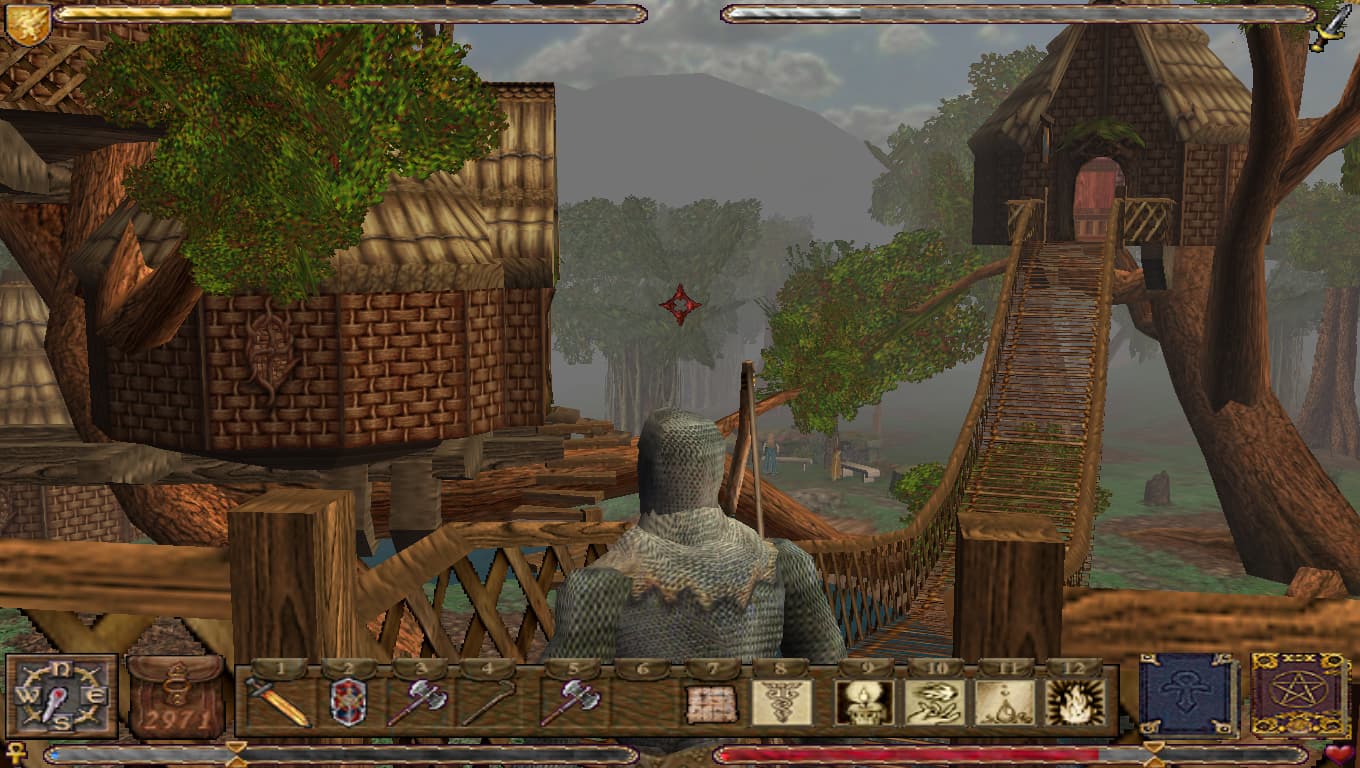Select the flaming sword in slot 1
The height and width of the screenshot is (768, 1360).
pyautogui.click(x=278, y=702)
